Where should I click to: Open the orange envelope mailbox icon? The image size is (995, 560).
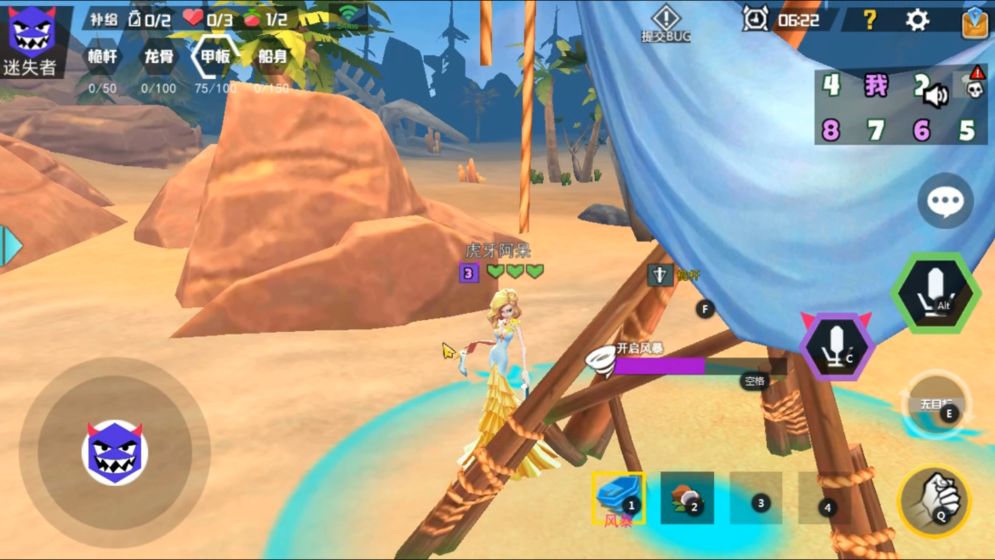[974, 21]
